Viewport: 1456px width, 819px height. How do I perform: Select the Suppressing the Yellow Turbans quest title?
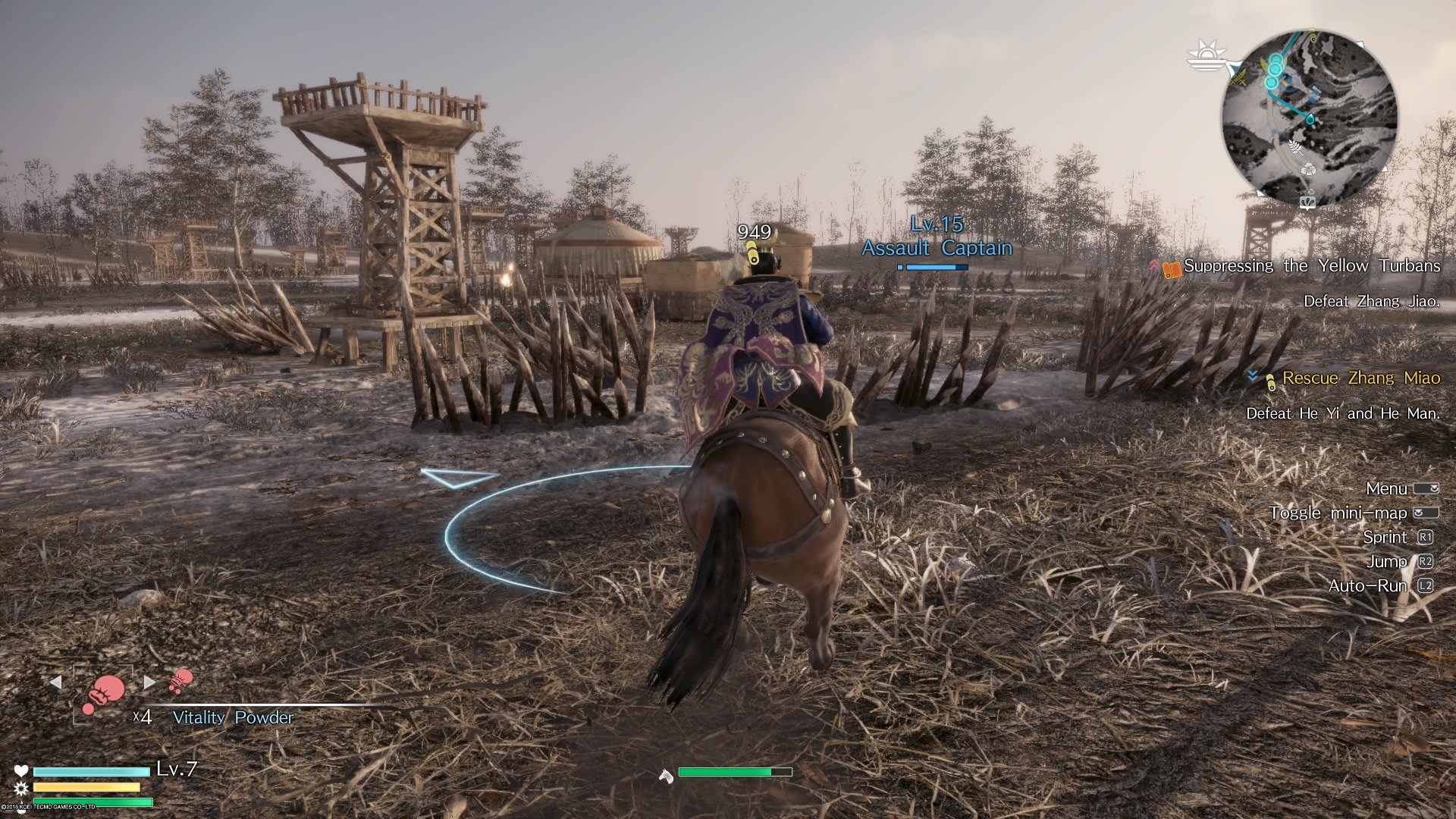point(1312,266)
